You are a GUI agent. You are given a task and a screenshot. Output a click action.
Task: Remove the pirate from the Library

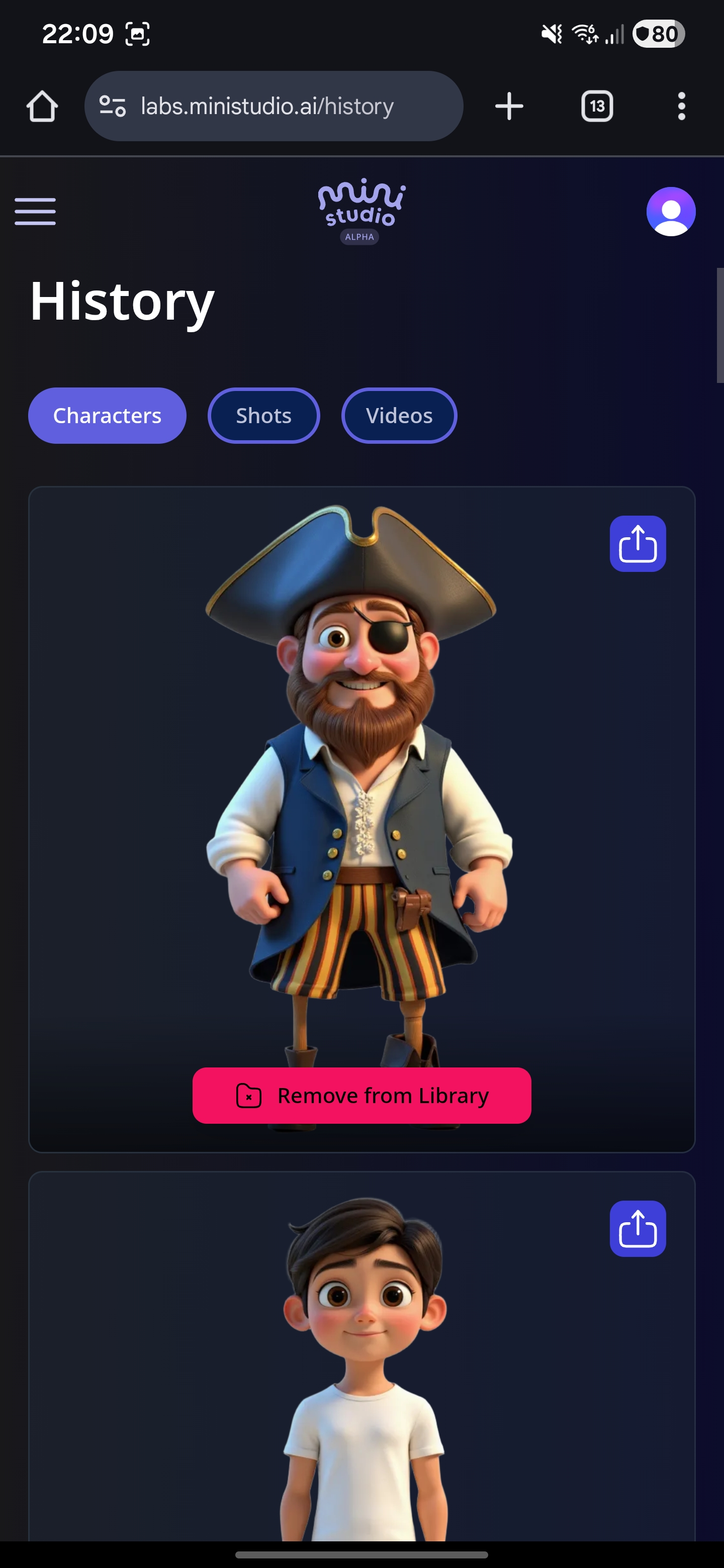pos(361,1095)
